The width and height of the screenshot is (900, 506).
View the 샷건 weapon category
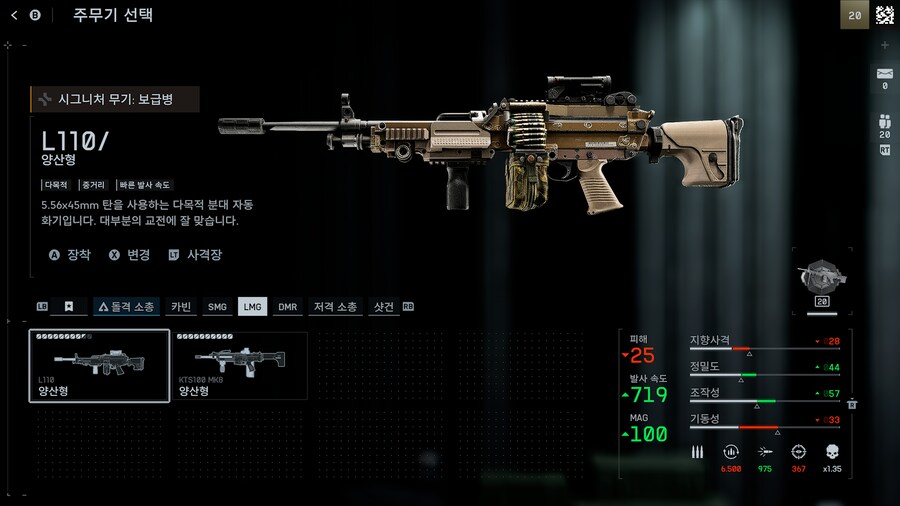point(384,307)
